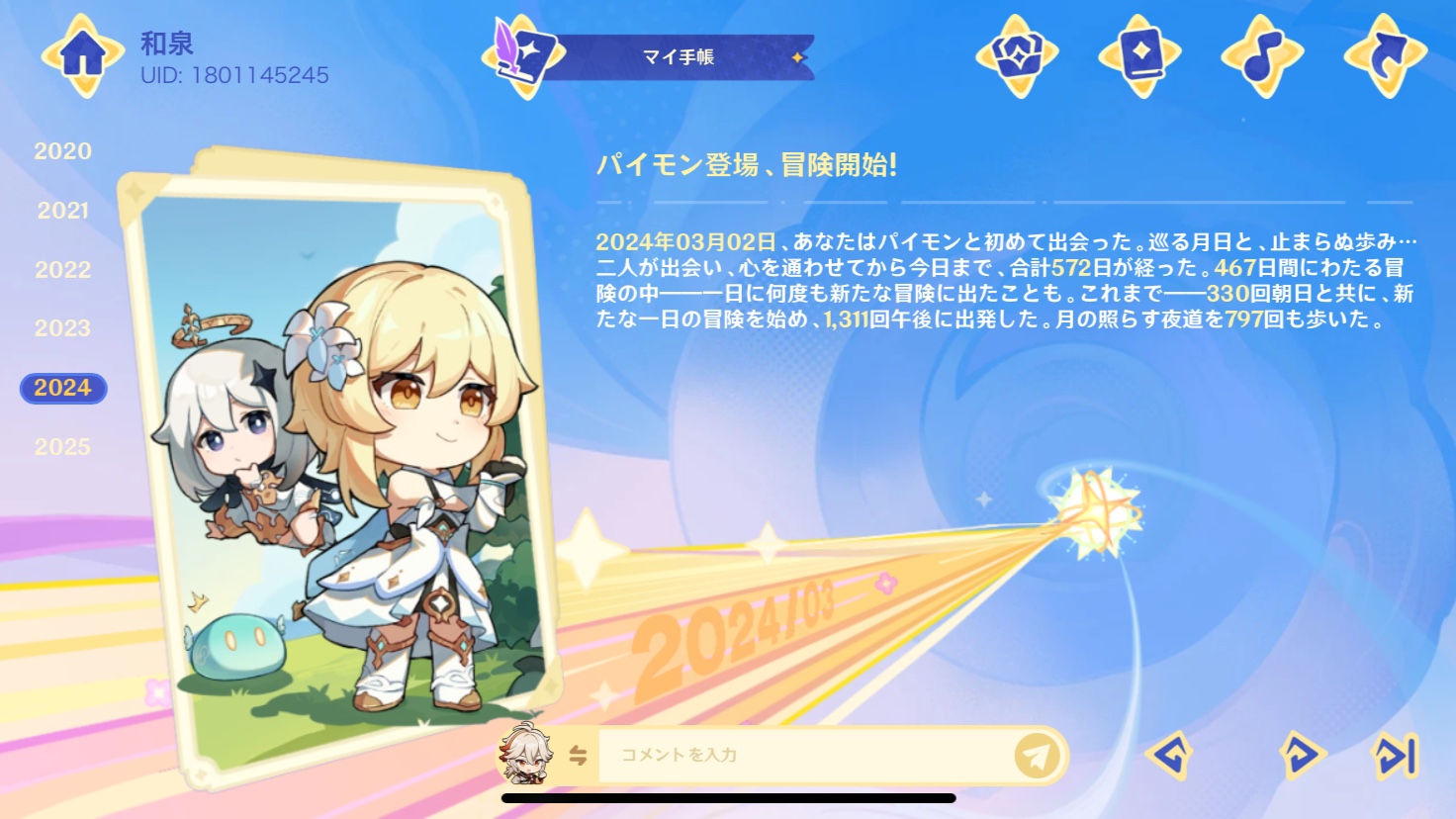This screenshot has width=1456, height=819.
Task: Select the year 2024 in the timeline
Action: click(x=62, y=388)
